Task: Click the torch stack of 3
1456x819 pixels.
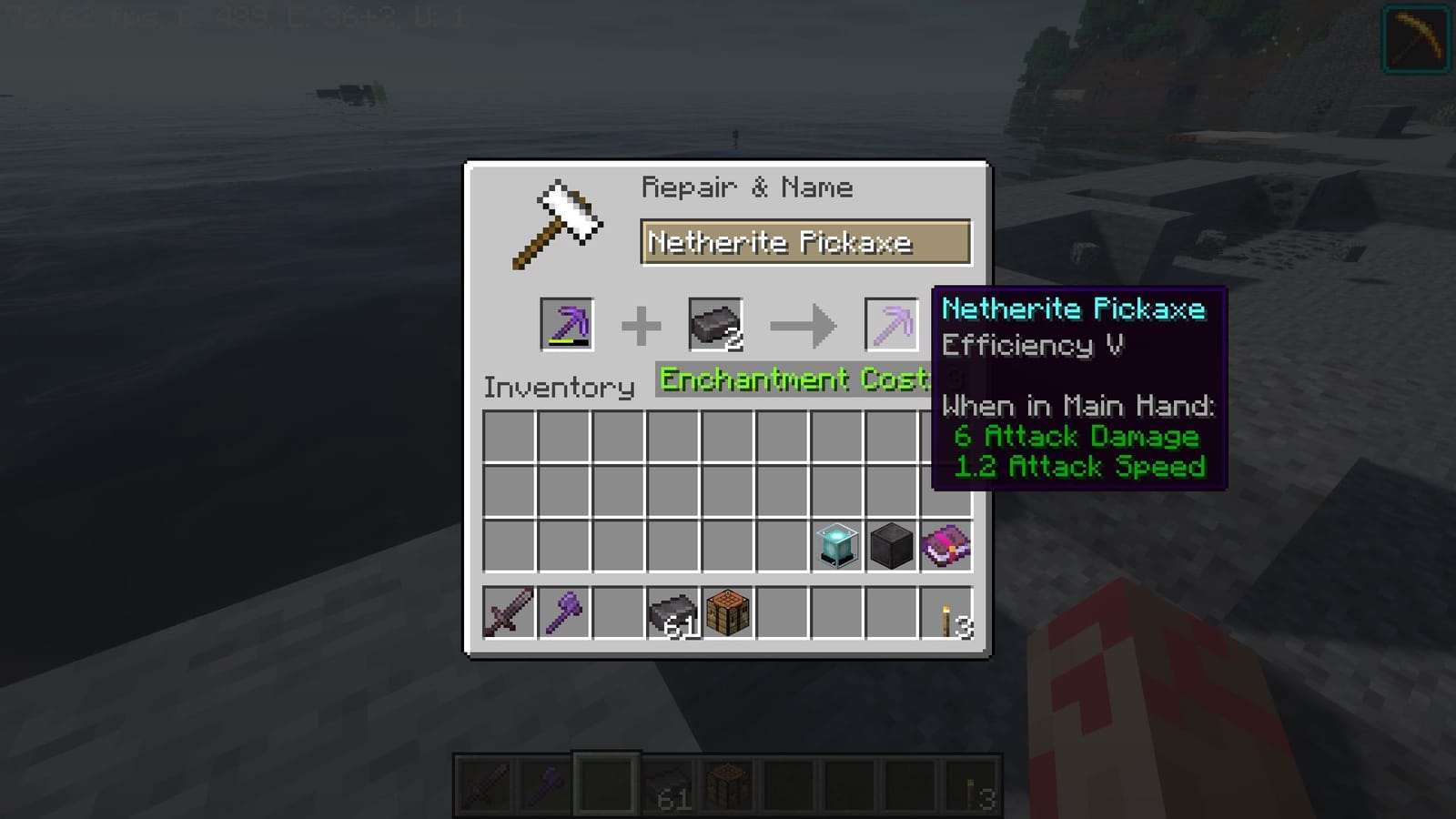Action: point(945,615)
